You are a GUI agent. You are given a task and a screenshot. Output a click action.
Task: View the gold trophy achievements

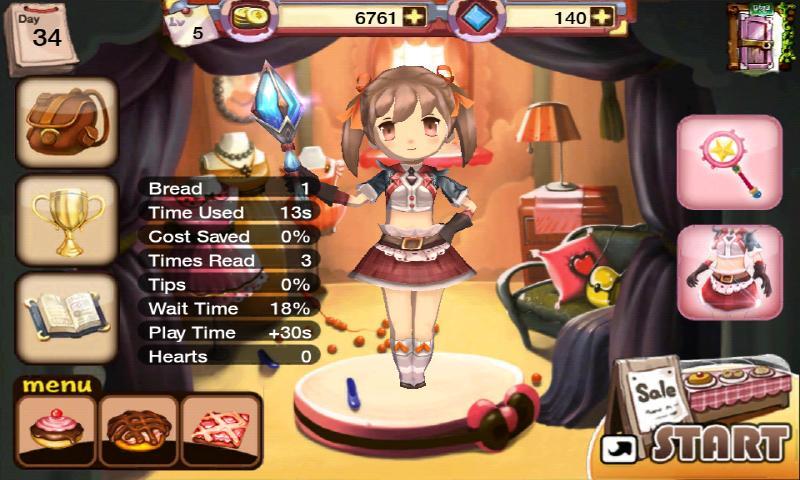click(66, 217)
